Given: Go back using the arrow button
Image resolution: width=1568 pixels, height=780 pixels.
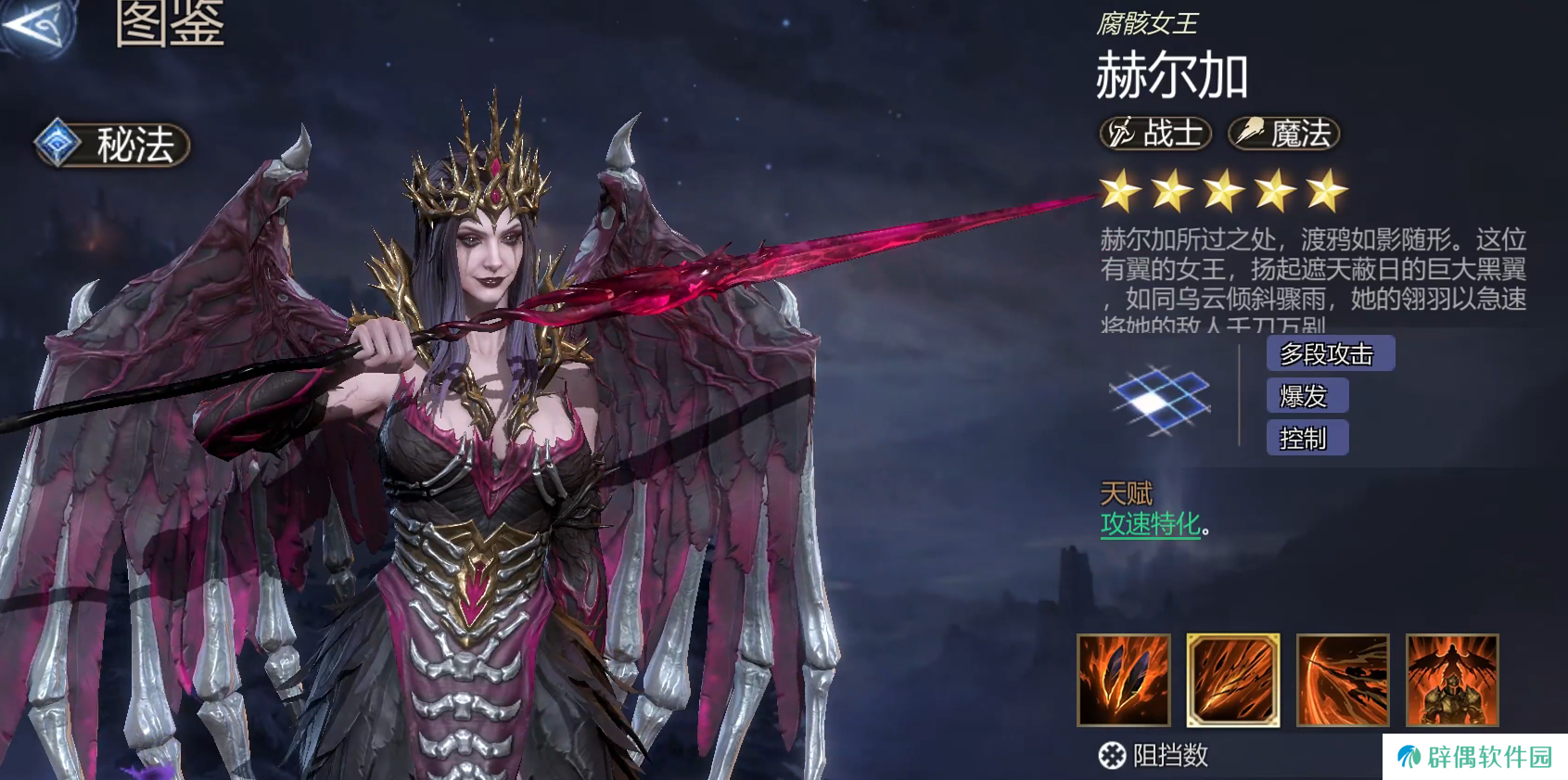Looking at the screenshot, I should (x=37, y=25).
